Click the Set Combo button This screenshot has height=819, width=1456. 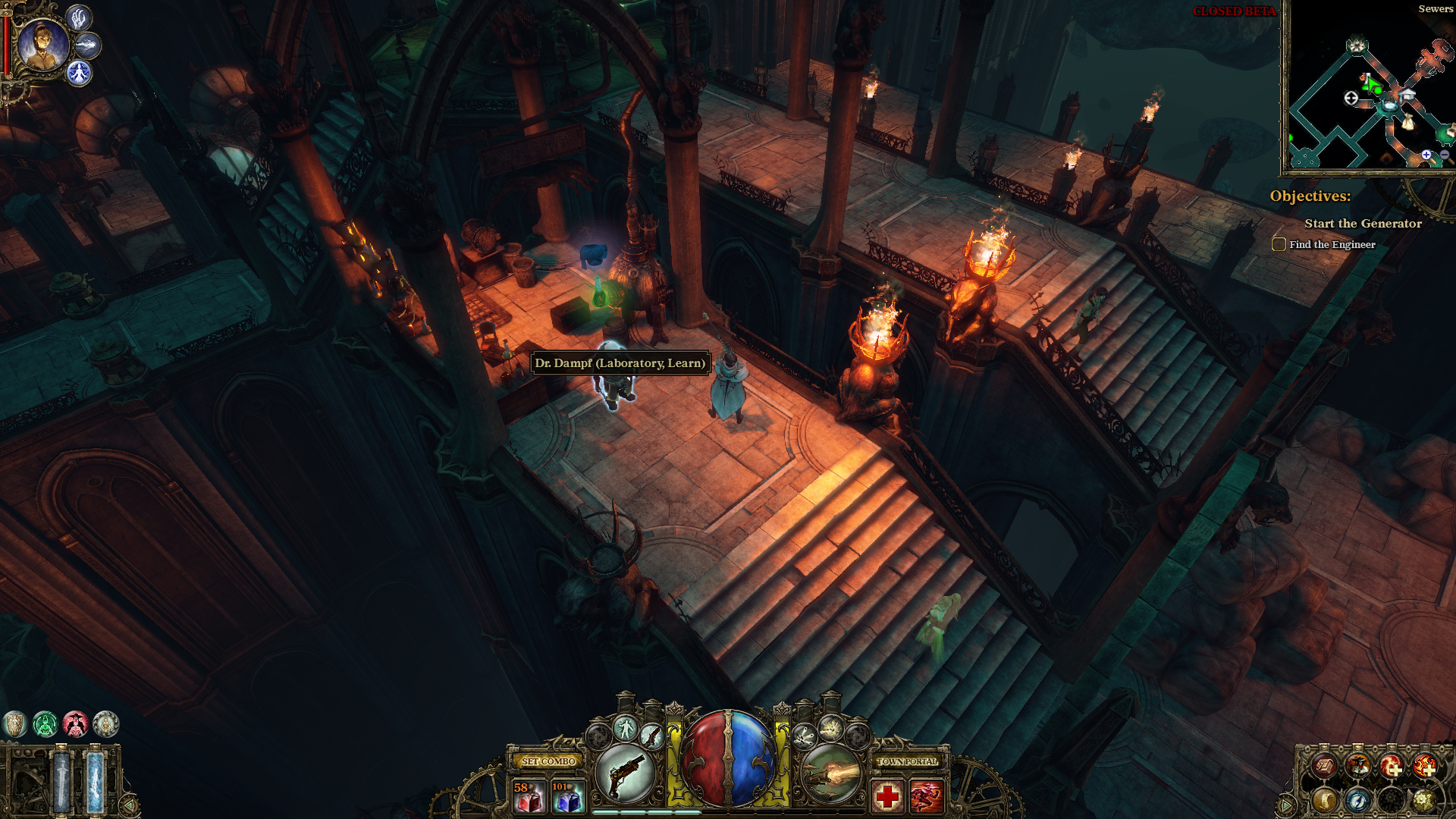click(x=548, y=761)
